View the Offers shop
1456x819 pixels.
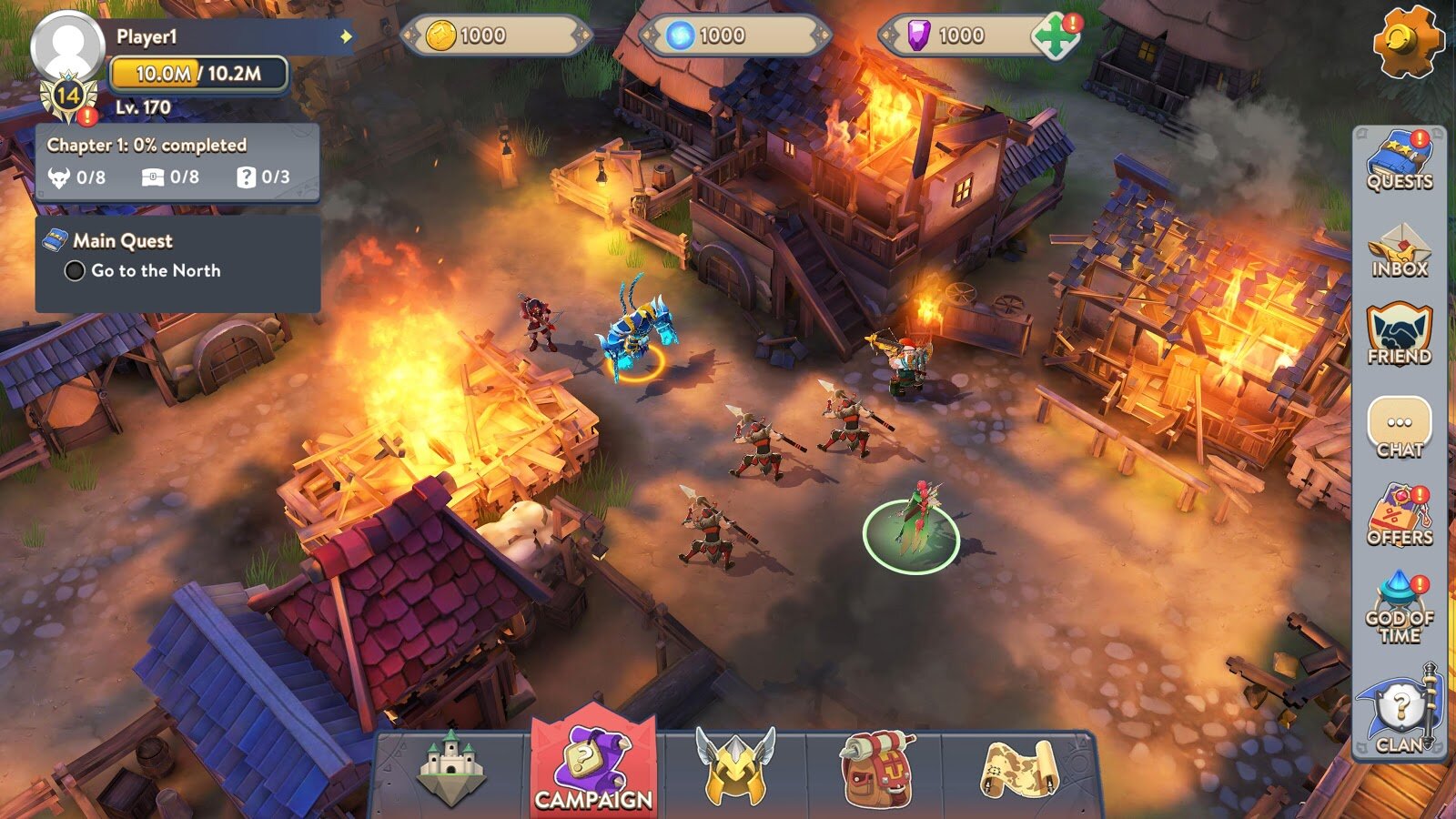point(1400,515)
